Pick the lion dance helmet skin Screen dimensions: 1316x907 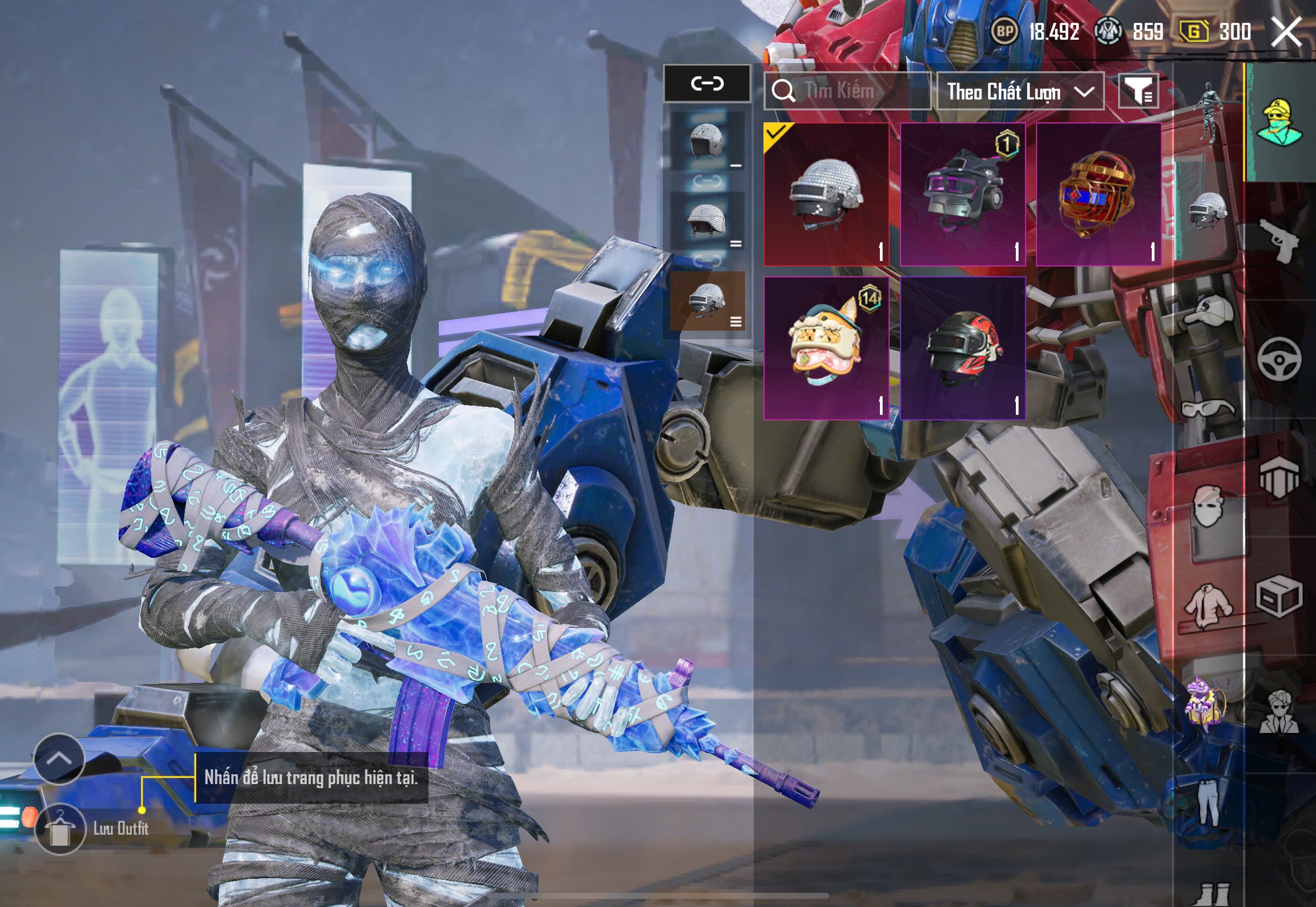tap(825, 348)
